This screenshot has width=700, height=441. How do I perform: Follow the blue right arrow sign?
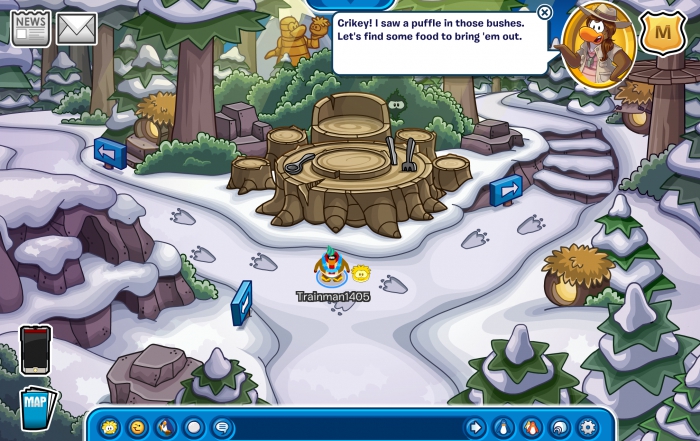506,189
